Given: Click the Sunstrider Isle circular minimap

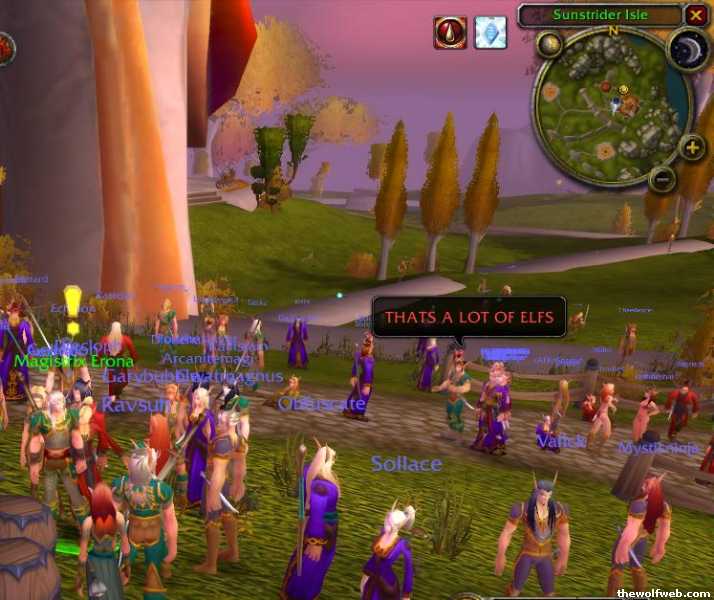Looking at the screenshot, I should click(610, 105).
